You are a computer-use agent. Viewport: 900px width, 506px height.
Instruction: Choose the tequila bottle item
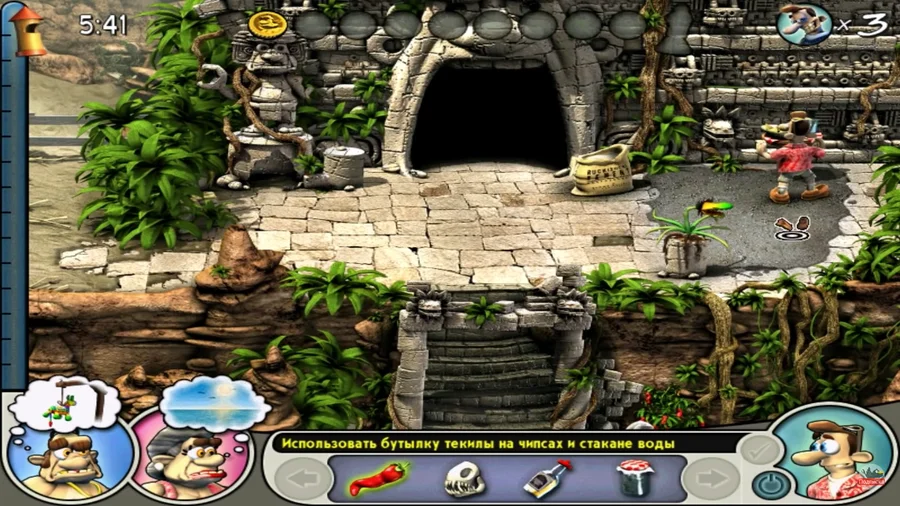(x=546, y=478)
